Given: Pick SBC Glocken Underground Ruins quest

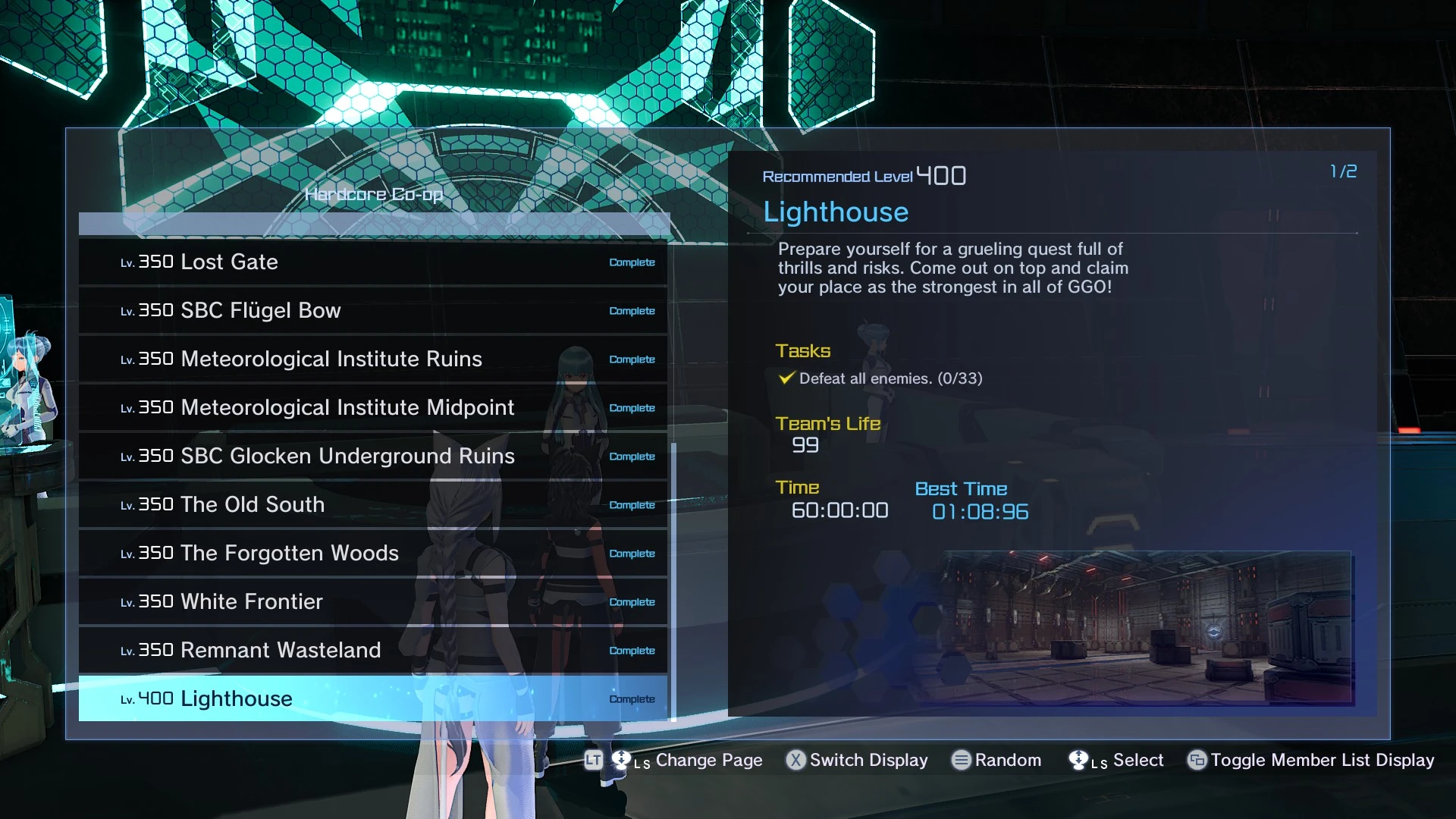Looking at the screenshot, I should point(372,457).
